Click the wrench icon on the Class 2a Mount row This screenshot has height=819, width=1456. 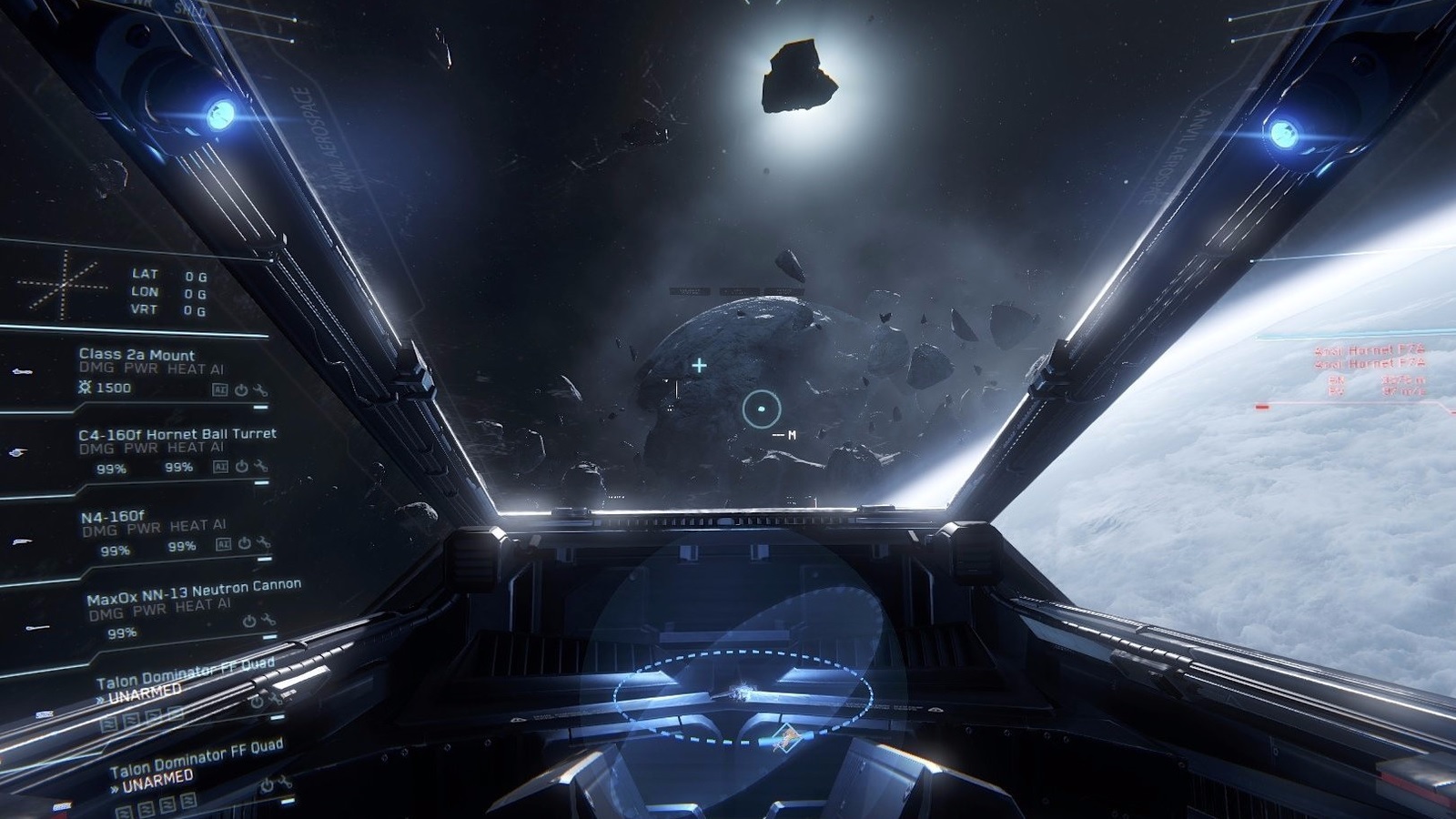point(260,391)
